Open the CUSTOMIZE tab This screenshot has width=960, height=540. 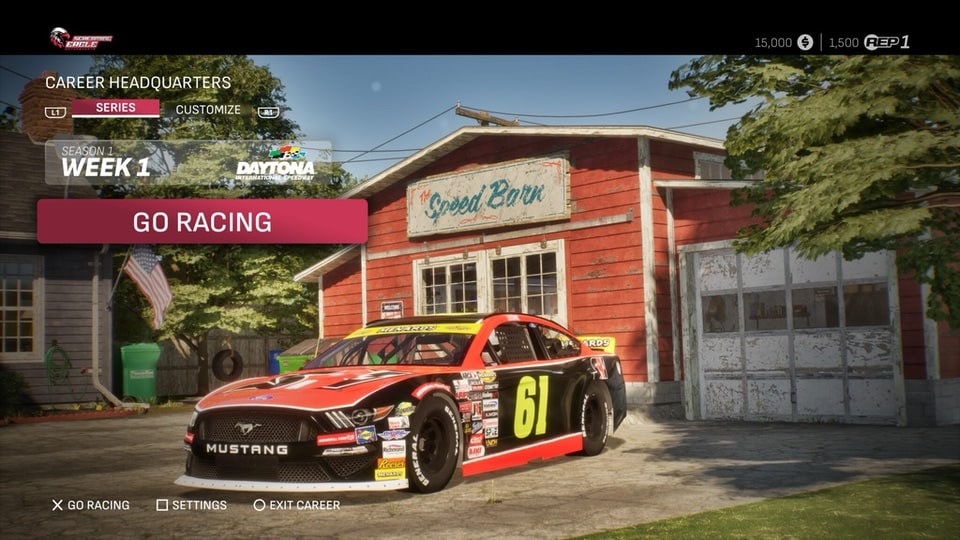pos(208,110)
